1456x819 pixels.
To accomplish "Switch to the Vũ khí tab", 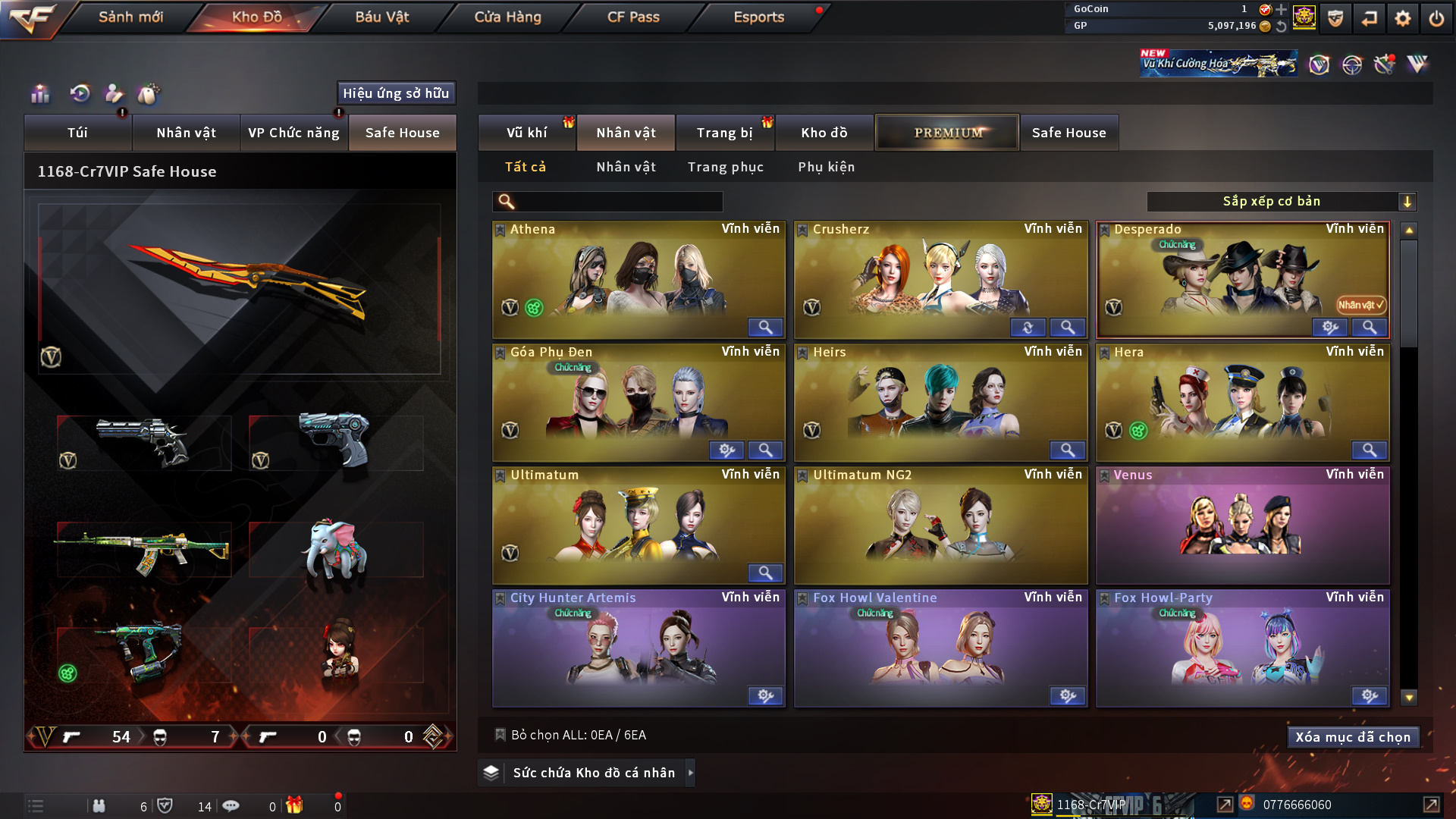I will pos(526,133).
